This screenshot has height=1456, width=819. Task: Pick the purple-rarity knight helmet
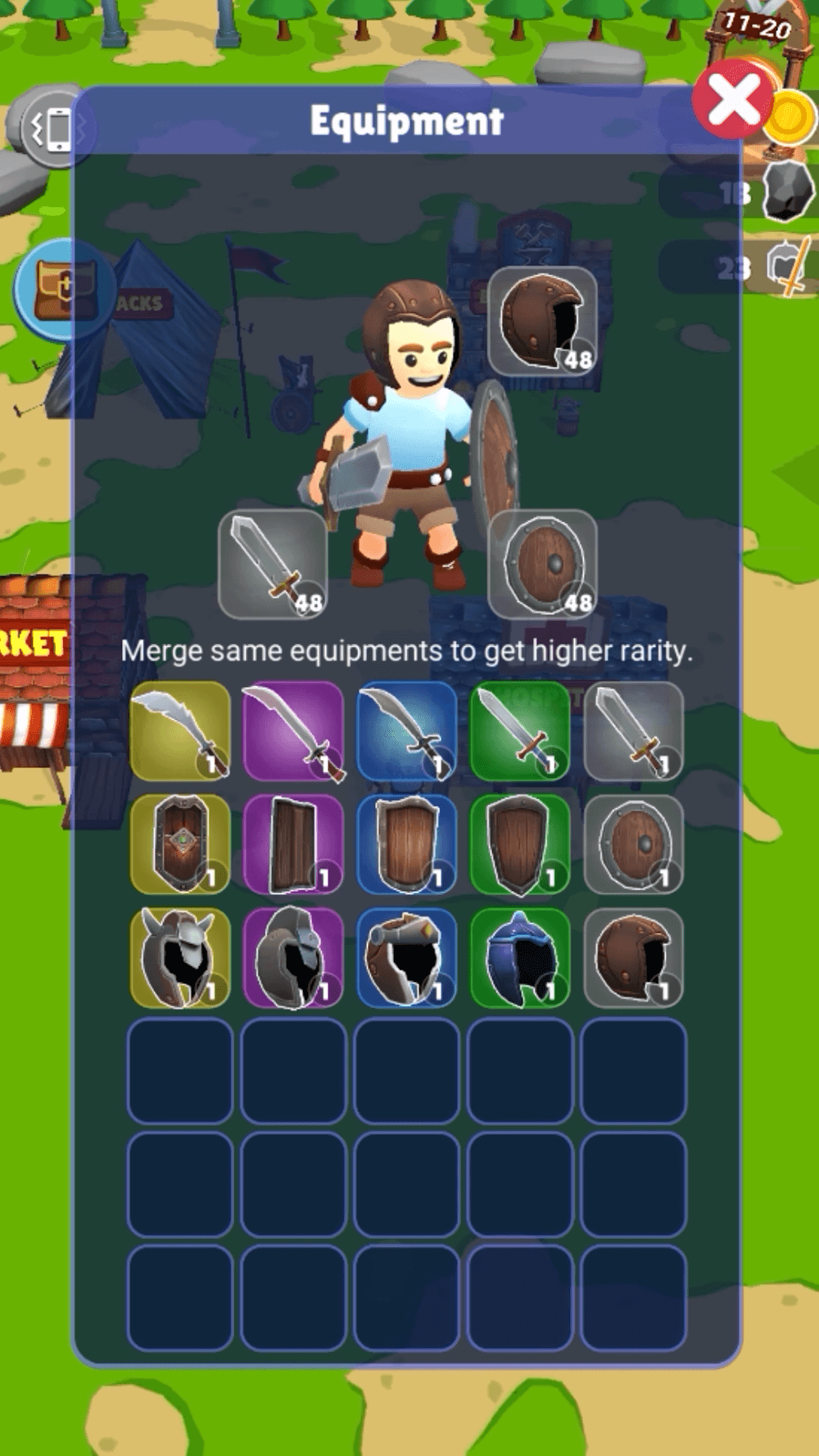point(293,956)
